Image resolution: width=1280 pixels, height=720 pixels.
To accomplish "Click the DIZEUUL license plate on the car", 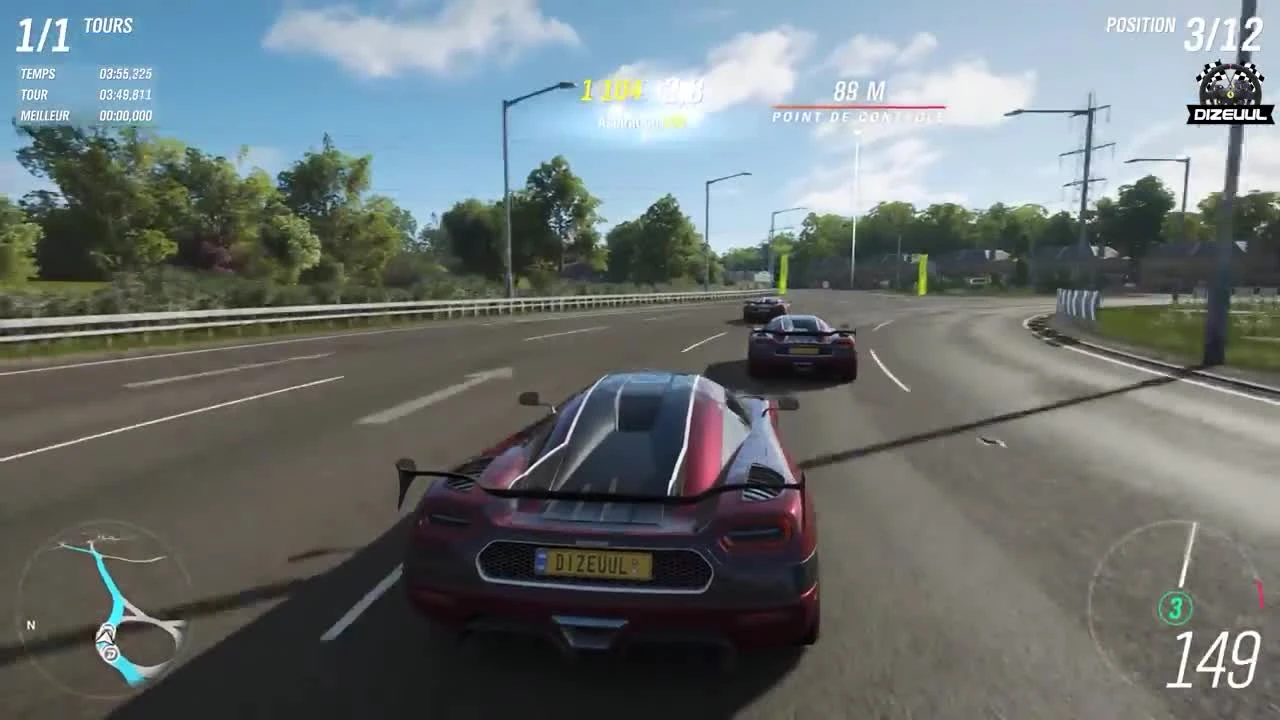I will point(593,561).
